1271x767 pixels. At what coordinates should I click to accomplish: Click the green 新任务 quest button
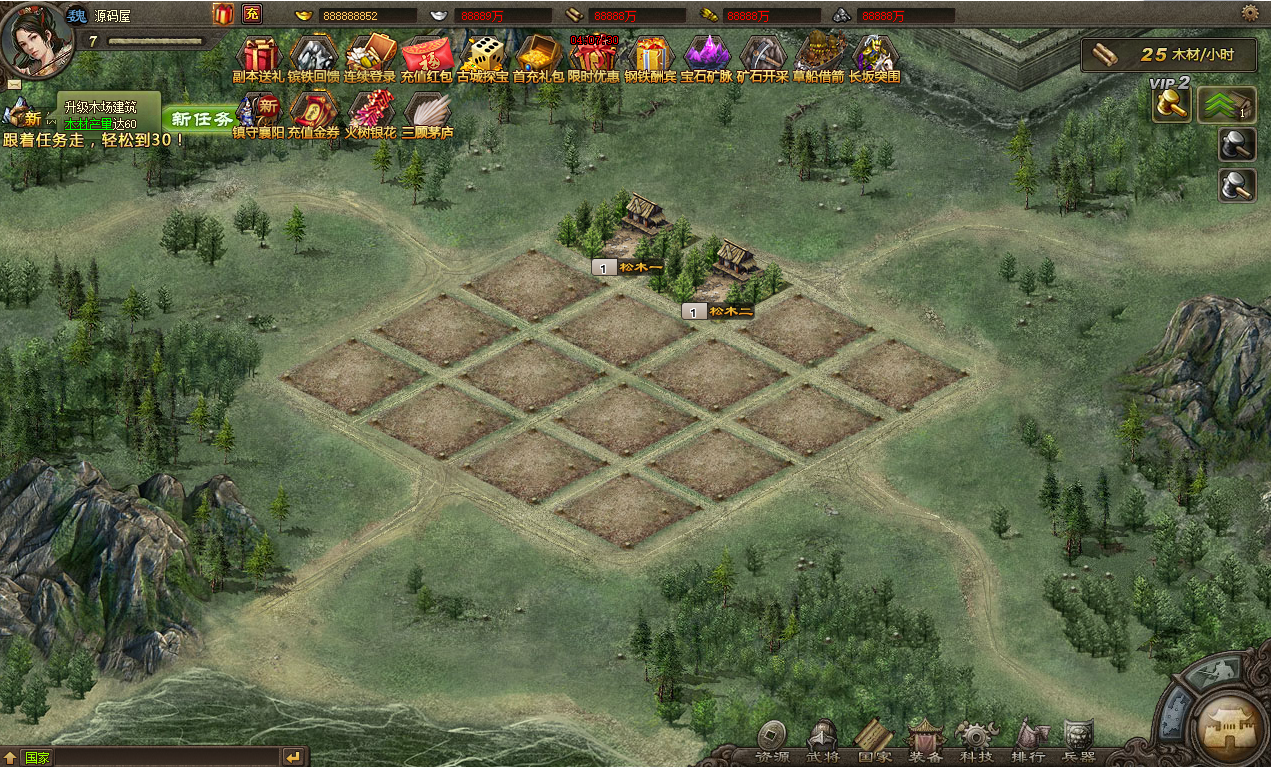(203, 118)
